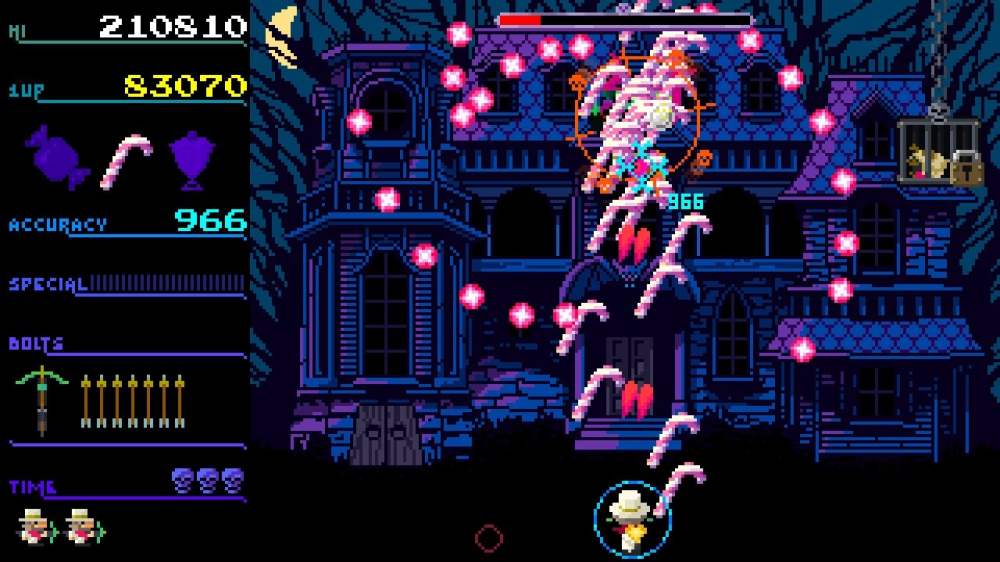Select the wrapped candy icon

[x=57, y=157]
